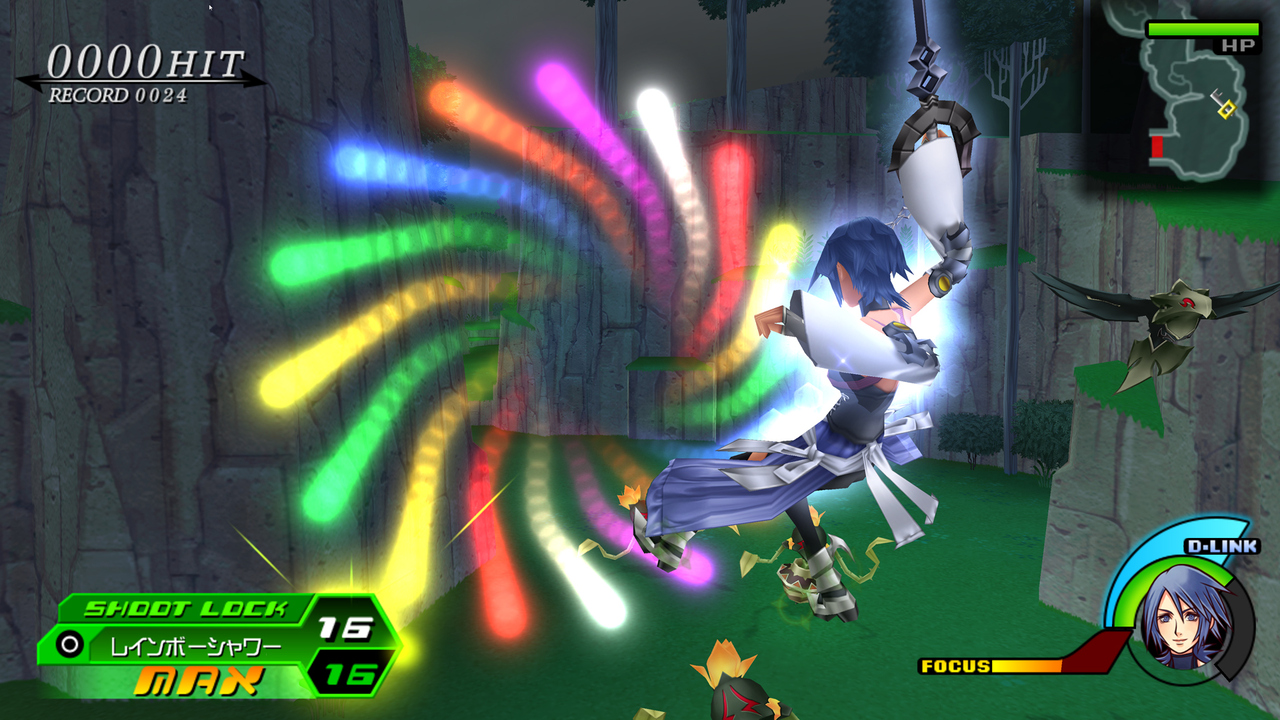This screenshot has height=720, width=1280.
Task: Click the Shoot Lock reticle icon
Action: (69, 644)
